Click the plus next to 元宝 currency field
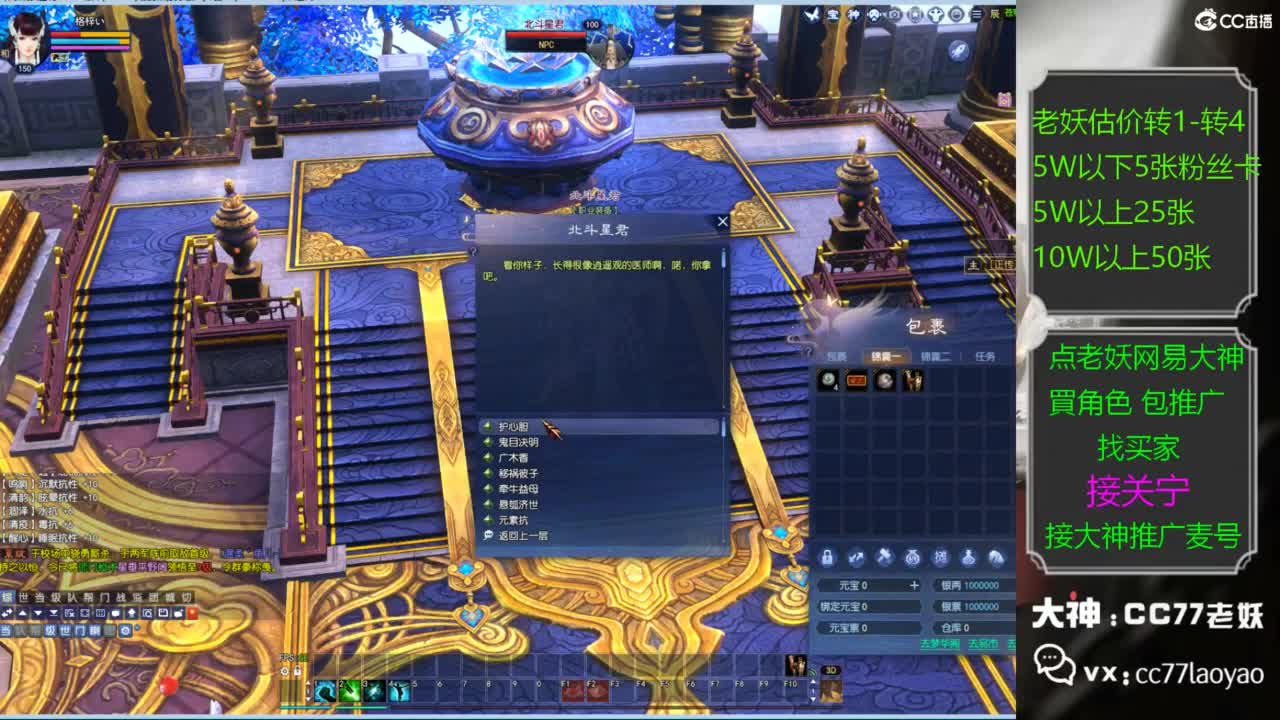The height and width of the screenshot is (720, 1280). 916,586
